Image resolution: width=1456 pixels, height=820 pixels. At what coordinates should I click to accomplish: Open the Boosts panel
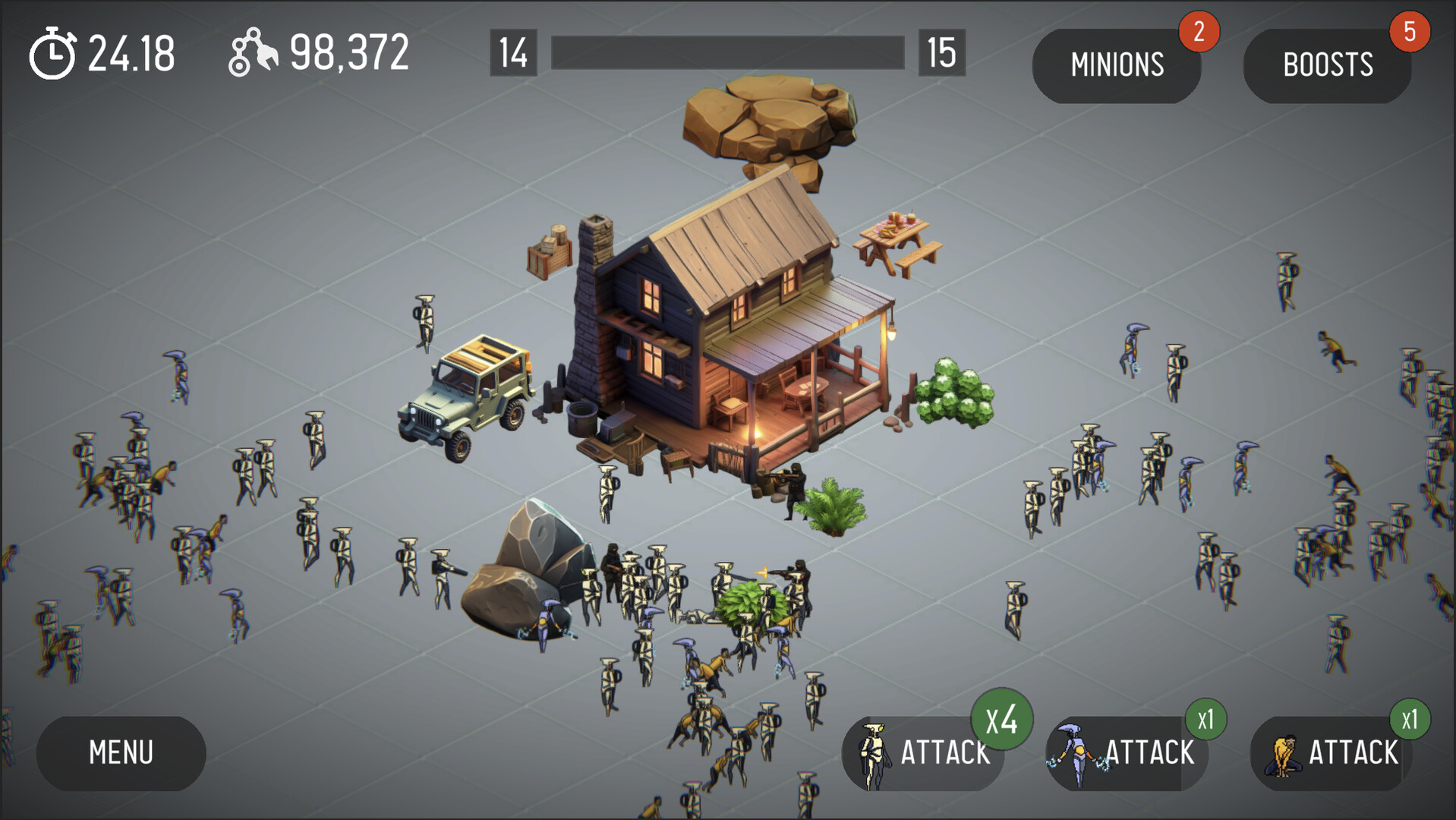[1327, 64]
